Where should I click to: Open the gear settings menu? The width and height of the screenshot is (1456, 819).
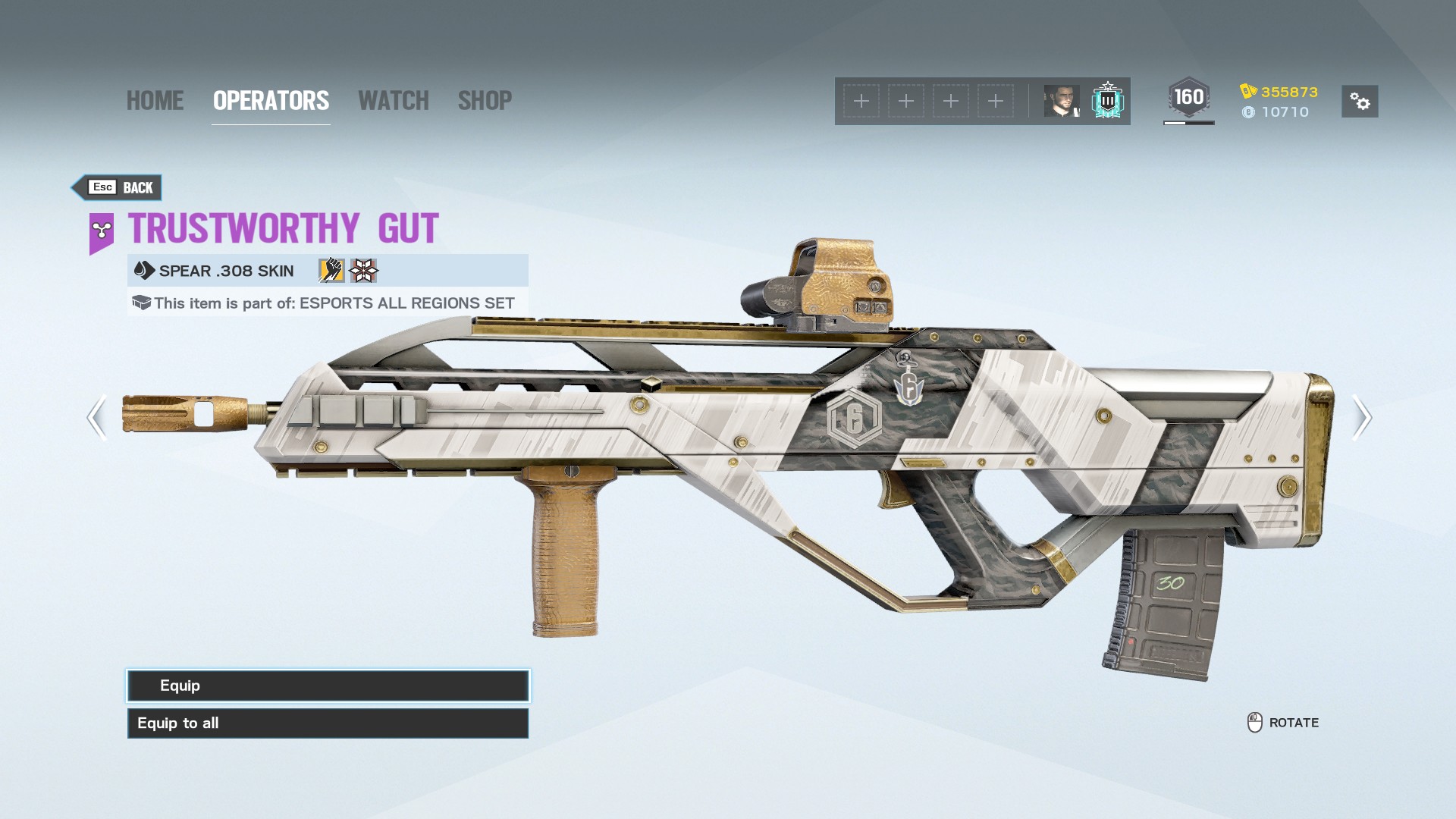point(1360,102)
